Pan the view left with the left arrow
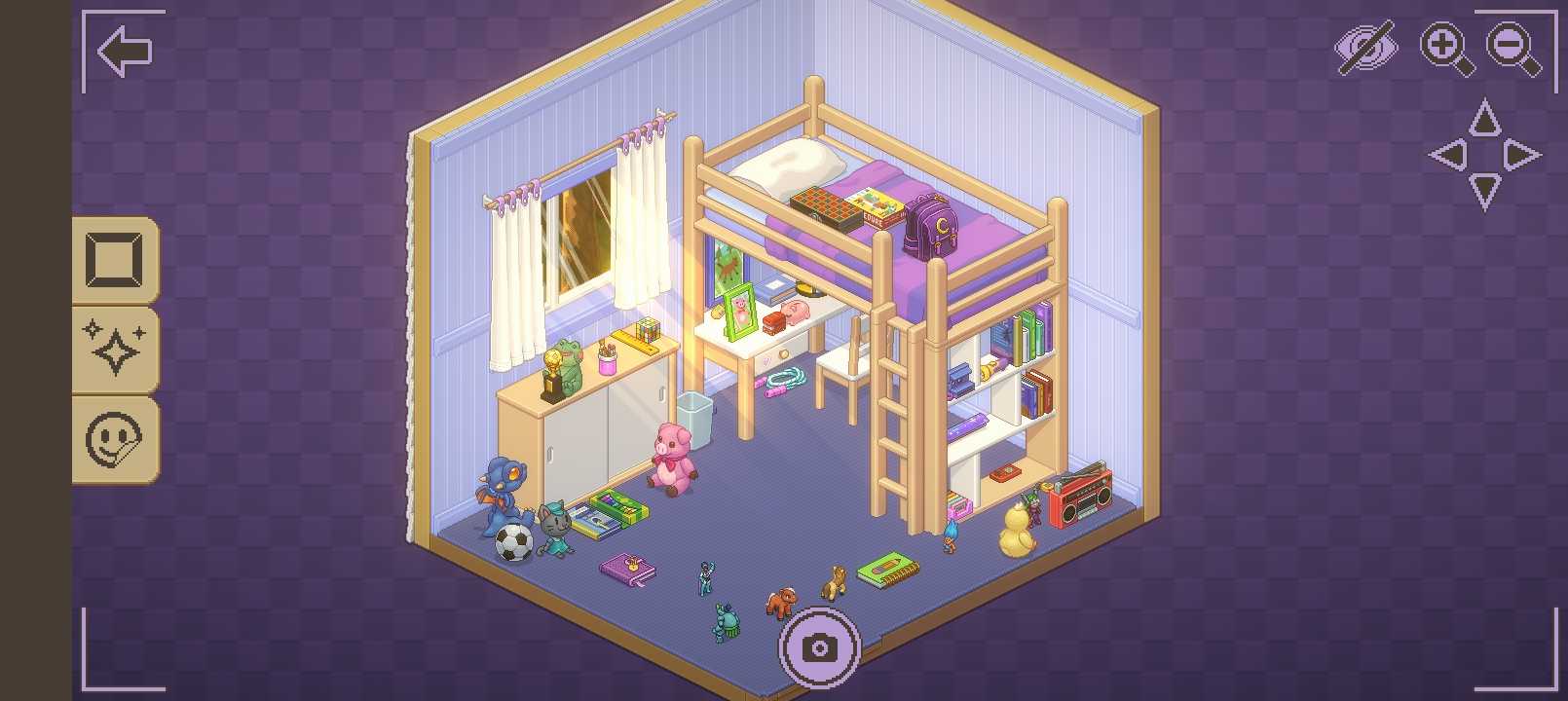1568x701 pixels. point(1449,155)
